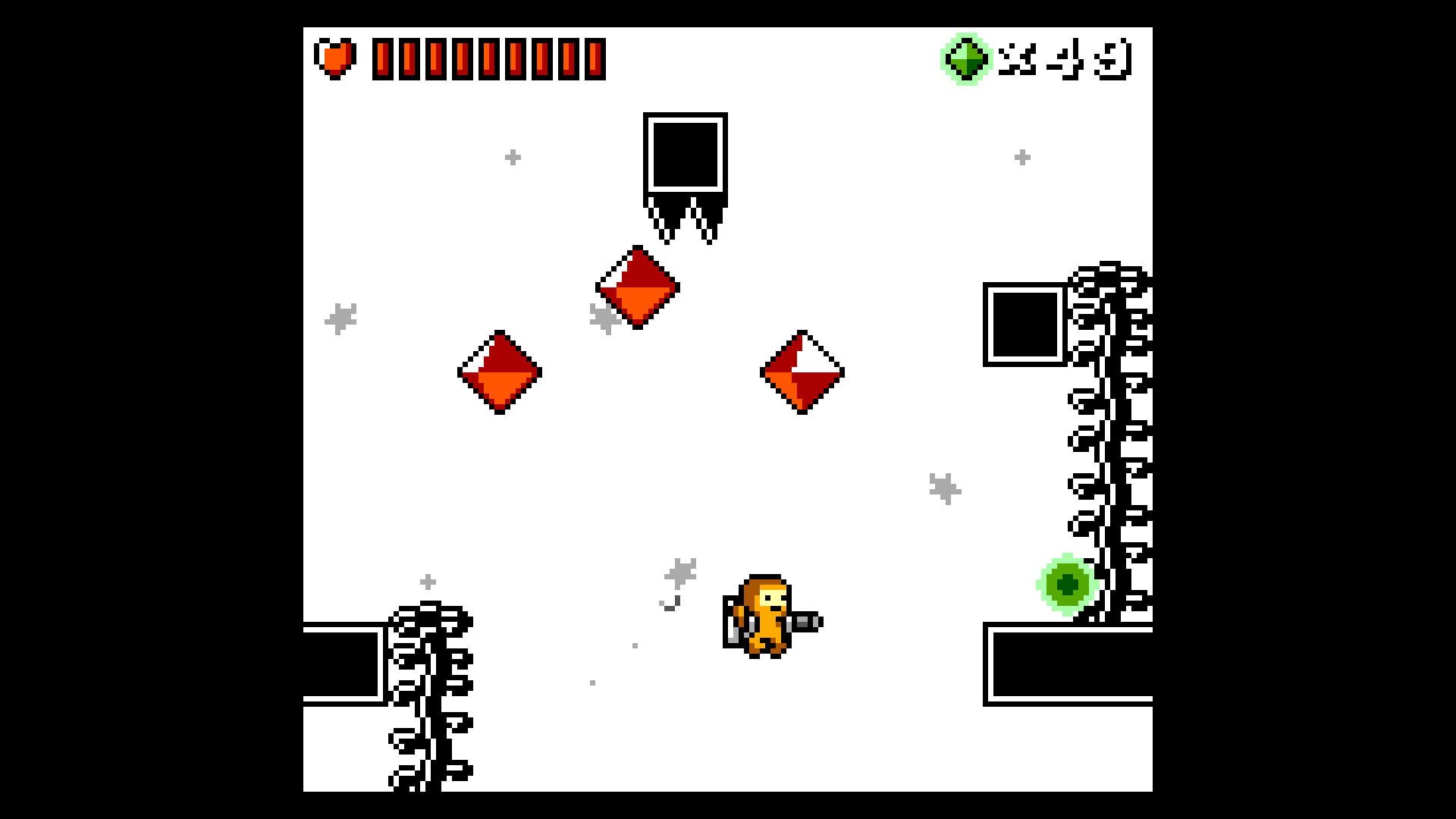Select the top red diamond enemy
Screen dimensions: 1456x819
point(639,289)
